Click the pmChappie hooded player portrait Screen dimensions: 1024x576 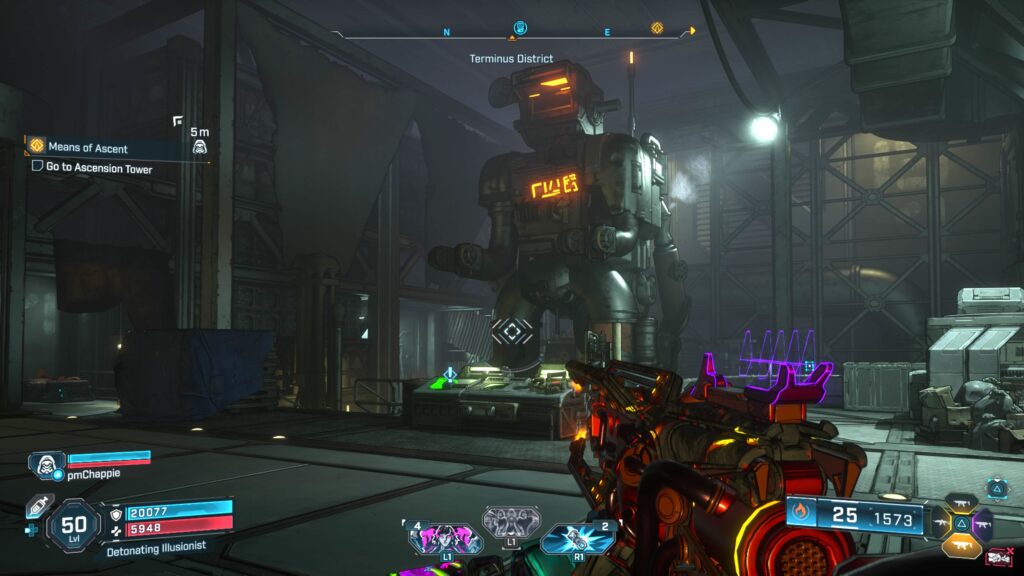[x=45, y=464]
